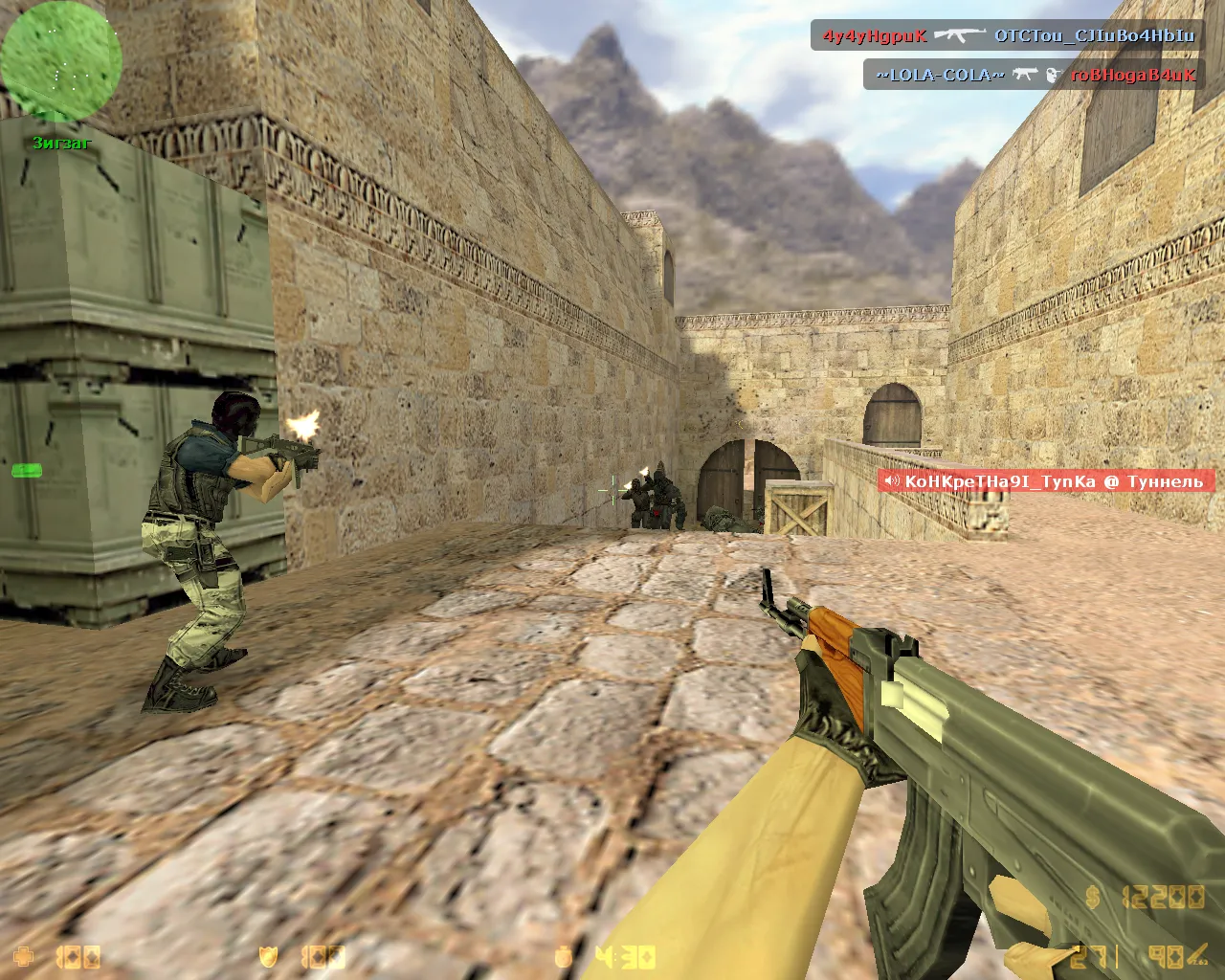The width and height of the screenshot is (1225, 980).
Task: Click the circular green radar minimap
Action: click(x=60, y=60)
